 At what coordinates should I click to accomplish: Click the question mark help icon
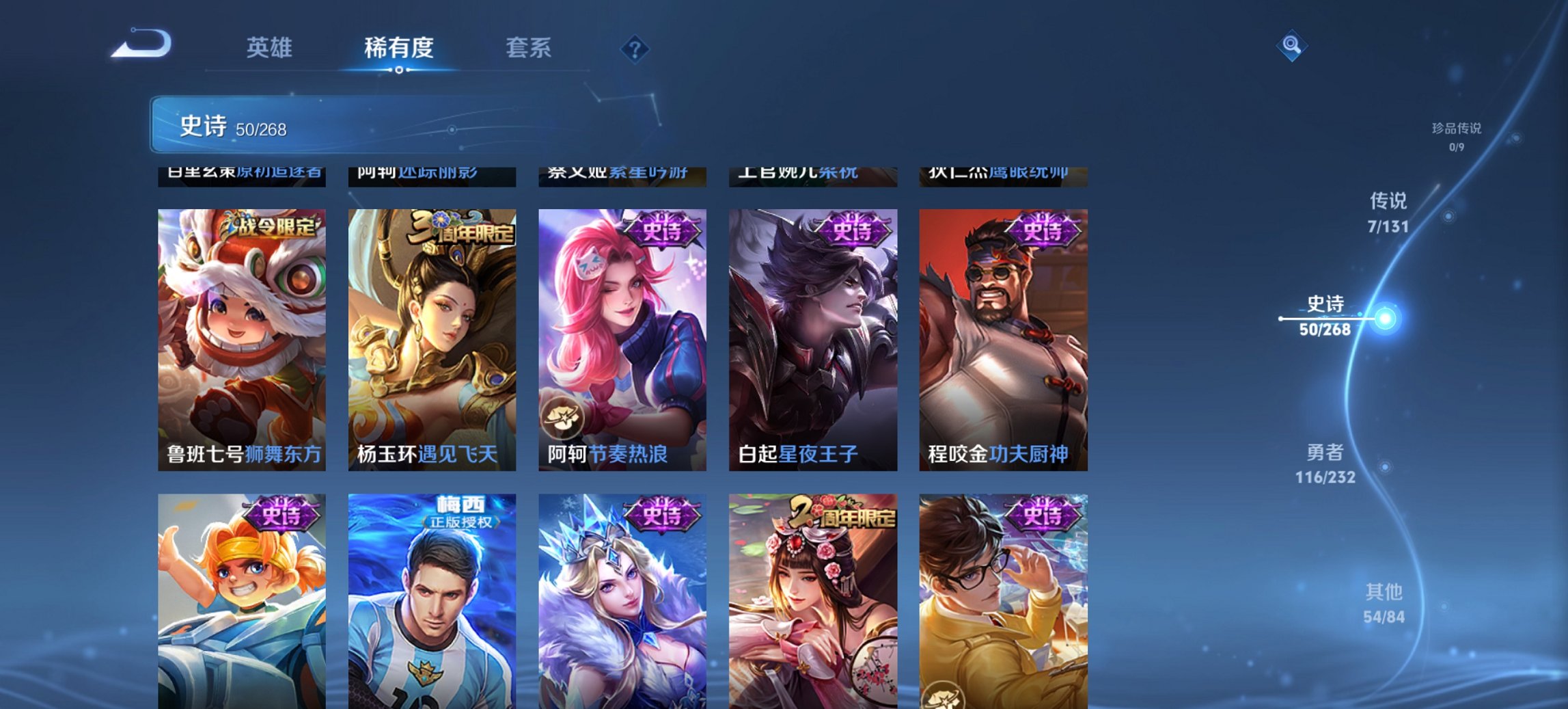[x=634, y=47]
